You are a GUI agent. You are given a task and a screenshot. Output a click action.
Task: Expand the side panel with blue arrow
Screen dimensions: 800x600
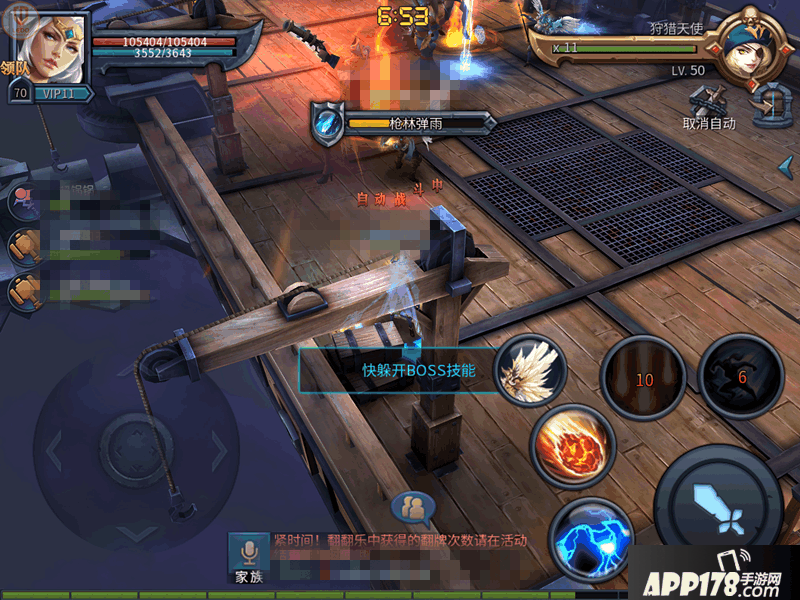click(787, 163)
